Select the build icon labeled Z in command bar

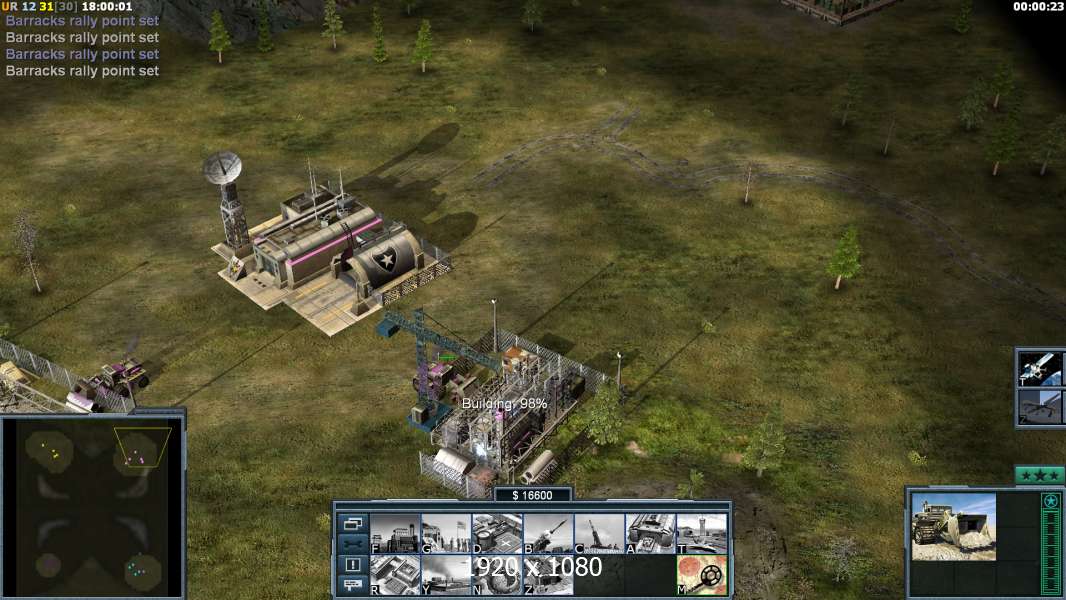pyautogui.click(x=548, y=574)
